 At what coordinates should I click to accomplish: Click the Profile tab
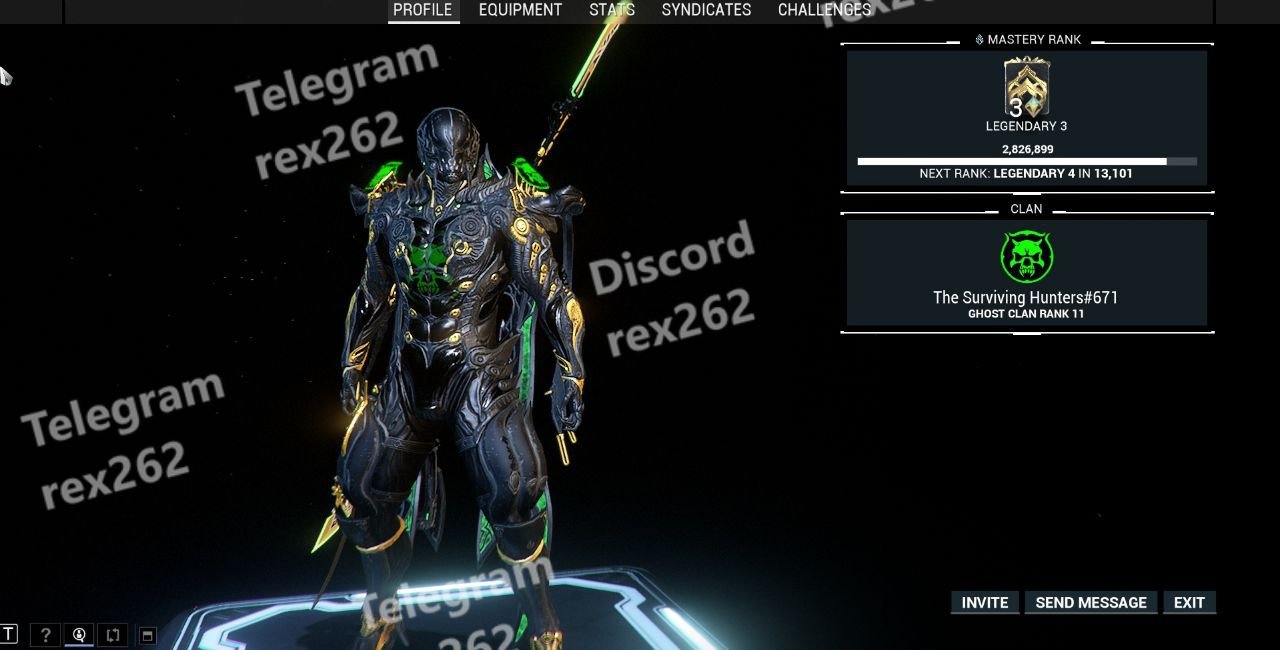[422, 10]
